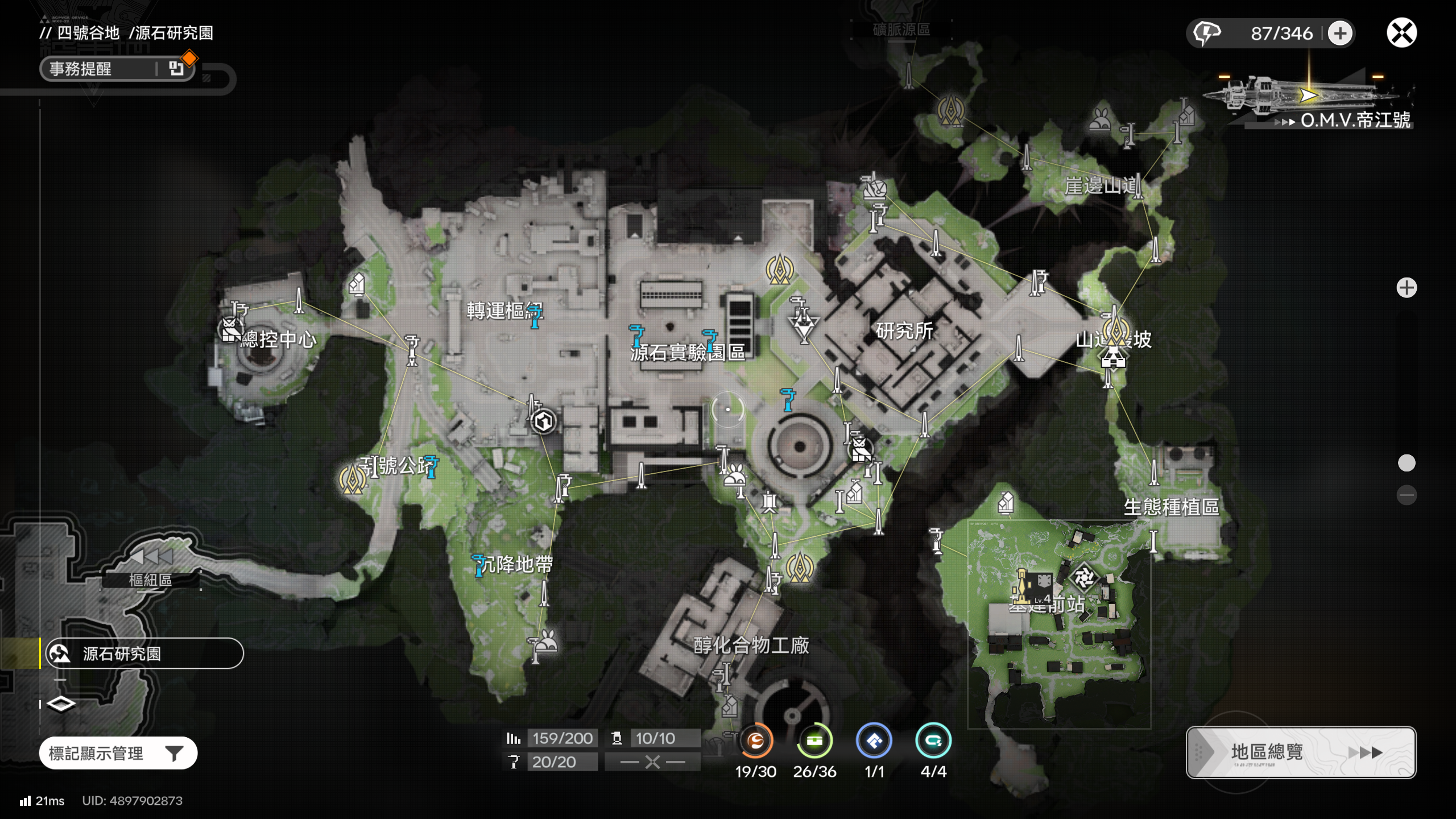Select the gold marker beside 醇化合物工廠

(799, 566)
